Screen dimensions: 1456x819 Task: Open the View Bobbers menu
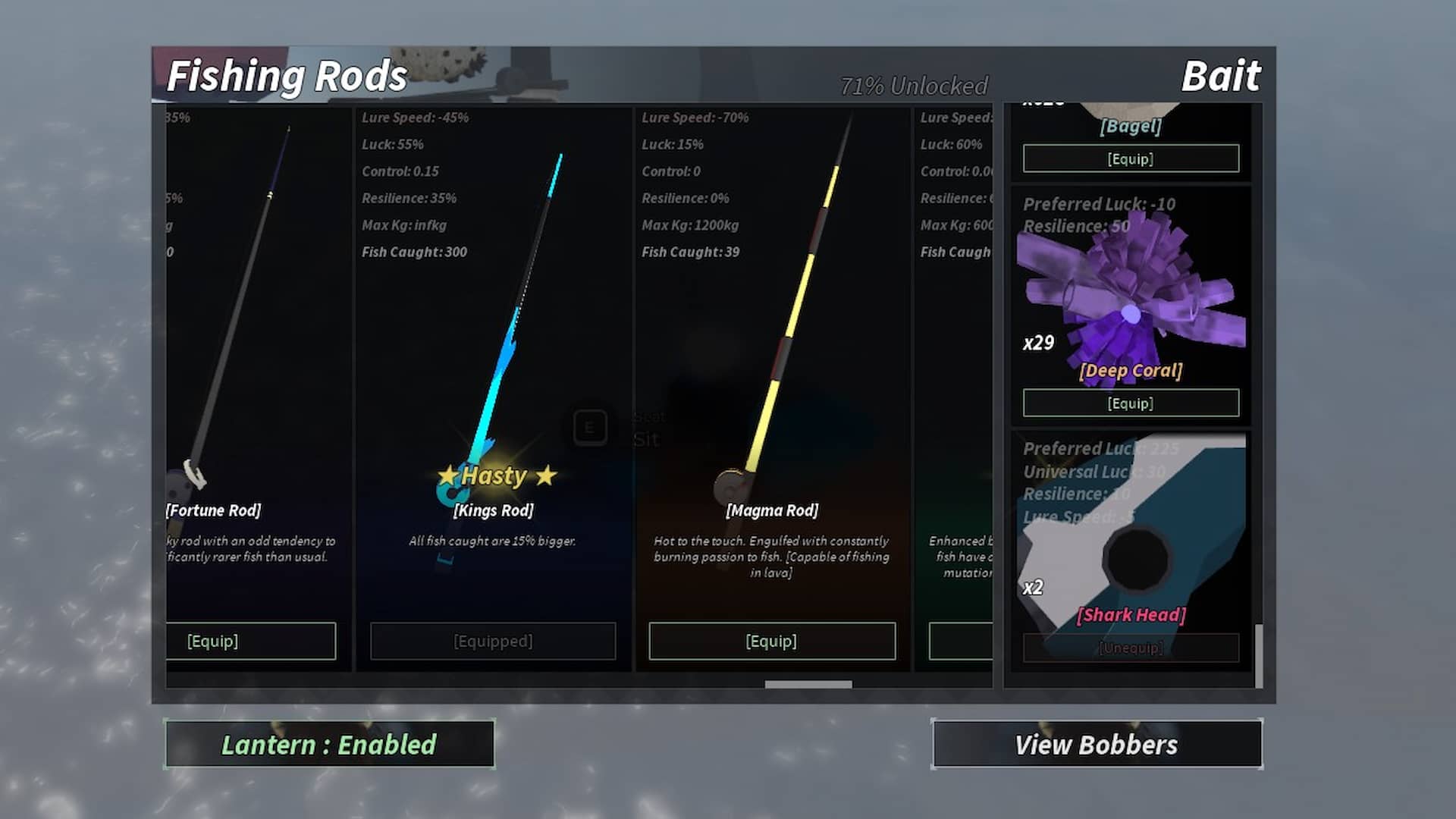1097,745
